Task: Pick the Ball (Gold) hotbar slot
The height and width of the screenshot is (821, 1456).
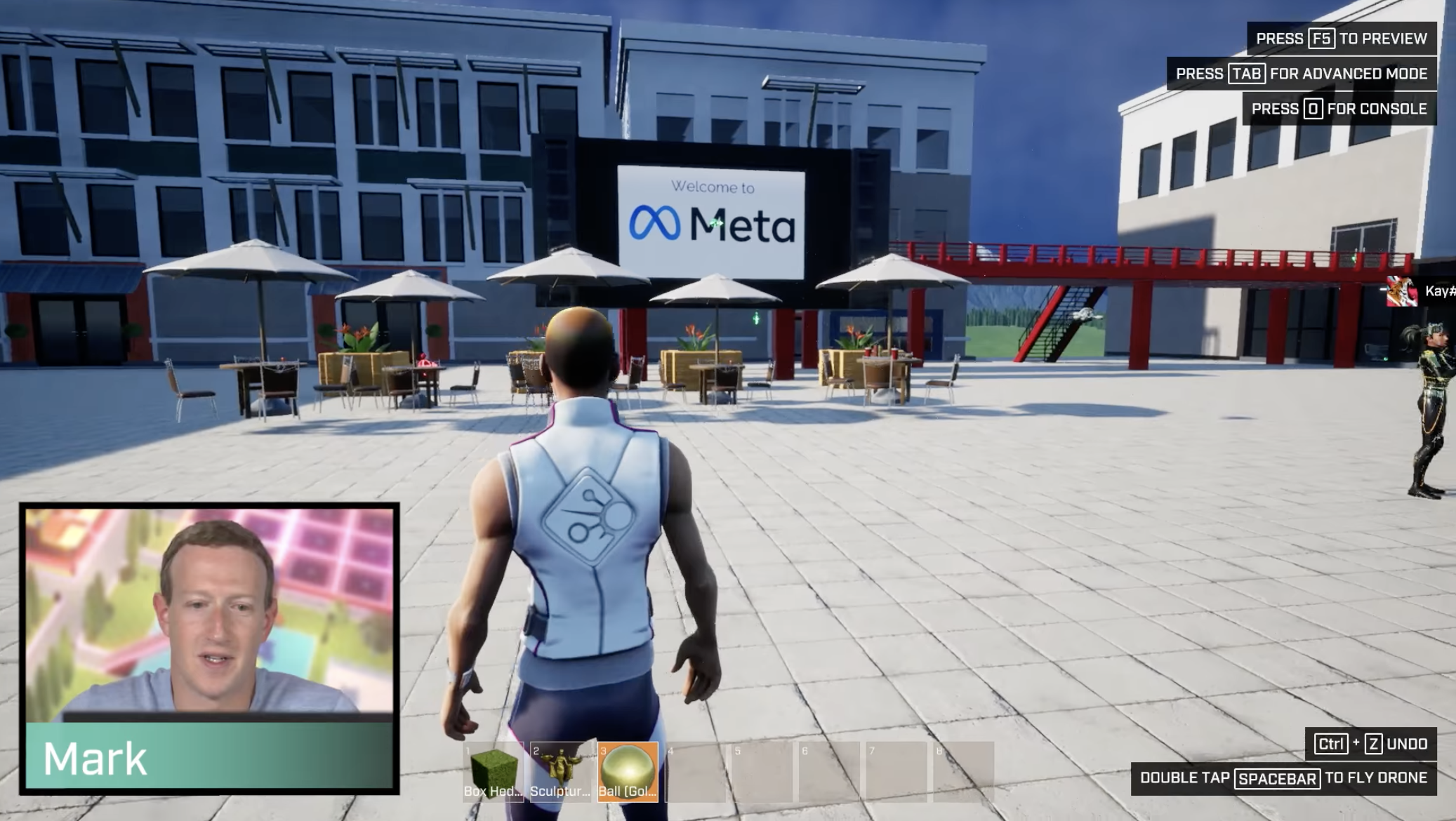Action: (x=628, y=771)
